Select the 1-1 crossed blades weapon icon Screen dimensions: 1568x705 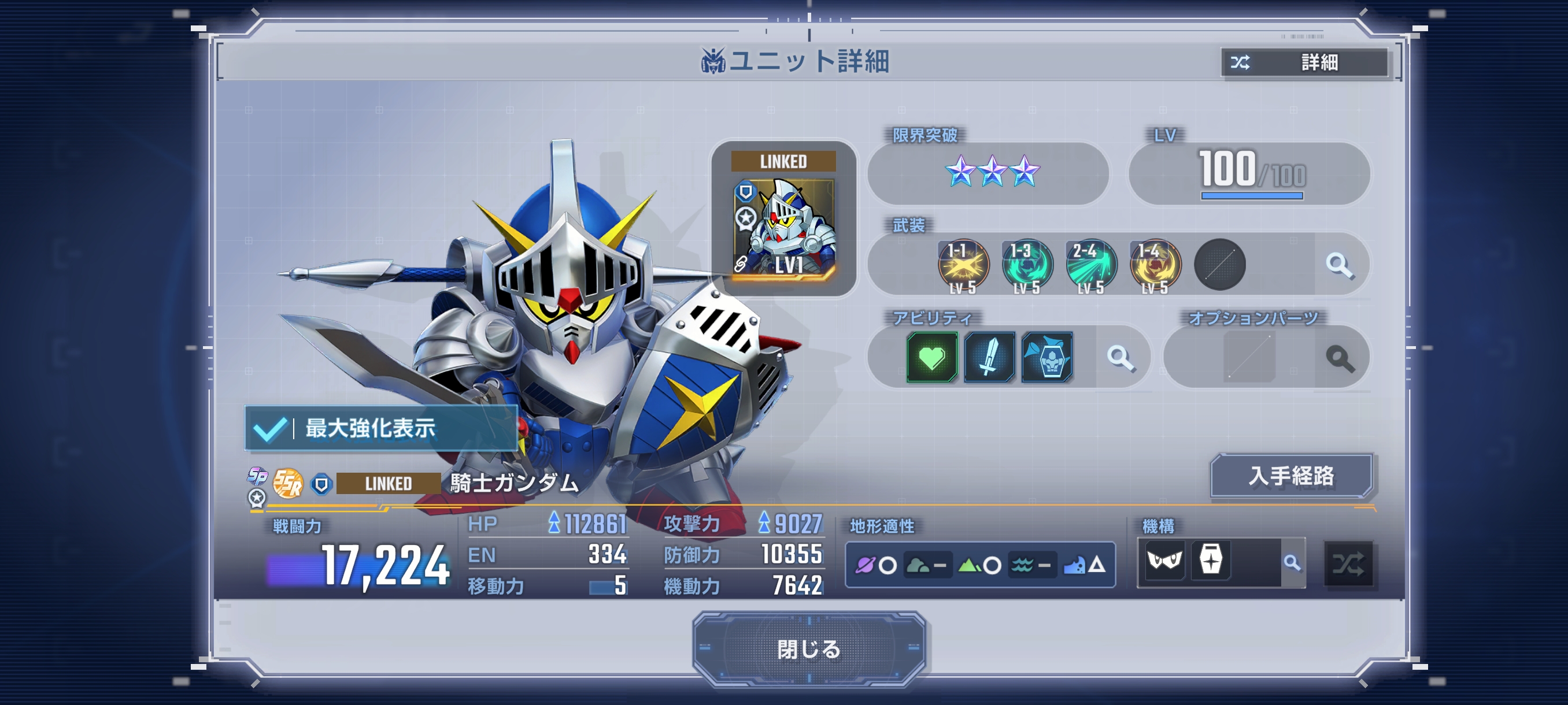[x=963, y=265]
